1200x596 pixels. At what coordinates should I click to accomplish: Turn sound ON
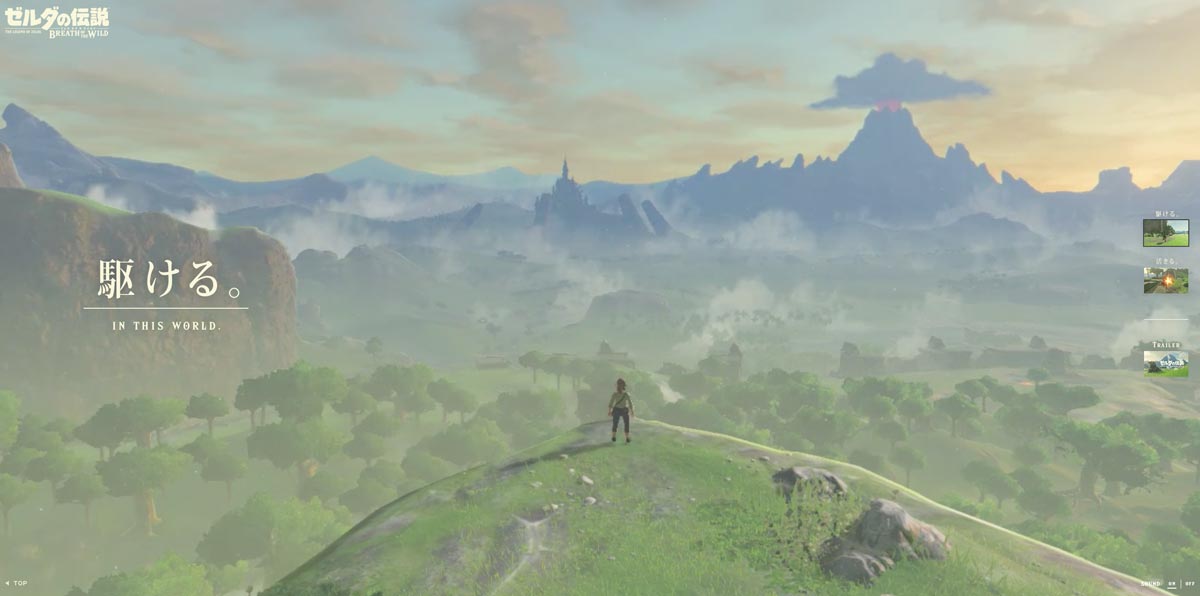click(1172, 584)
